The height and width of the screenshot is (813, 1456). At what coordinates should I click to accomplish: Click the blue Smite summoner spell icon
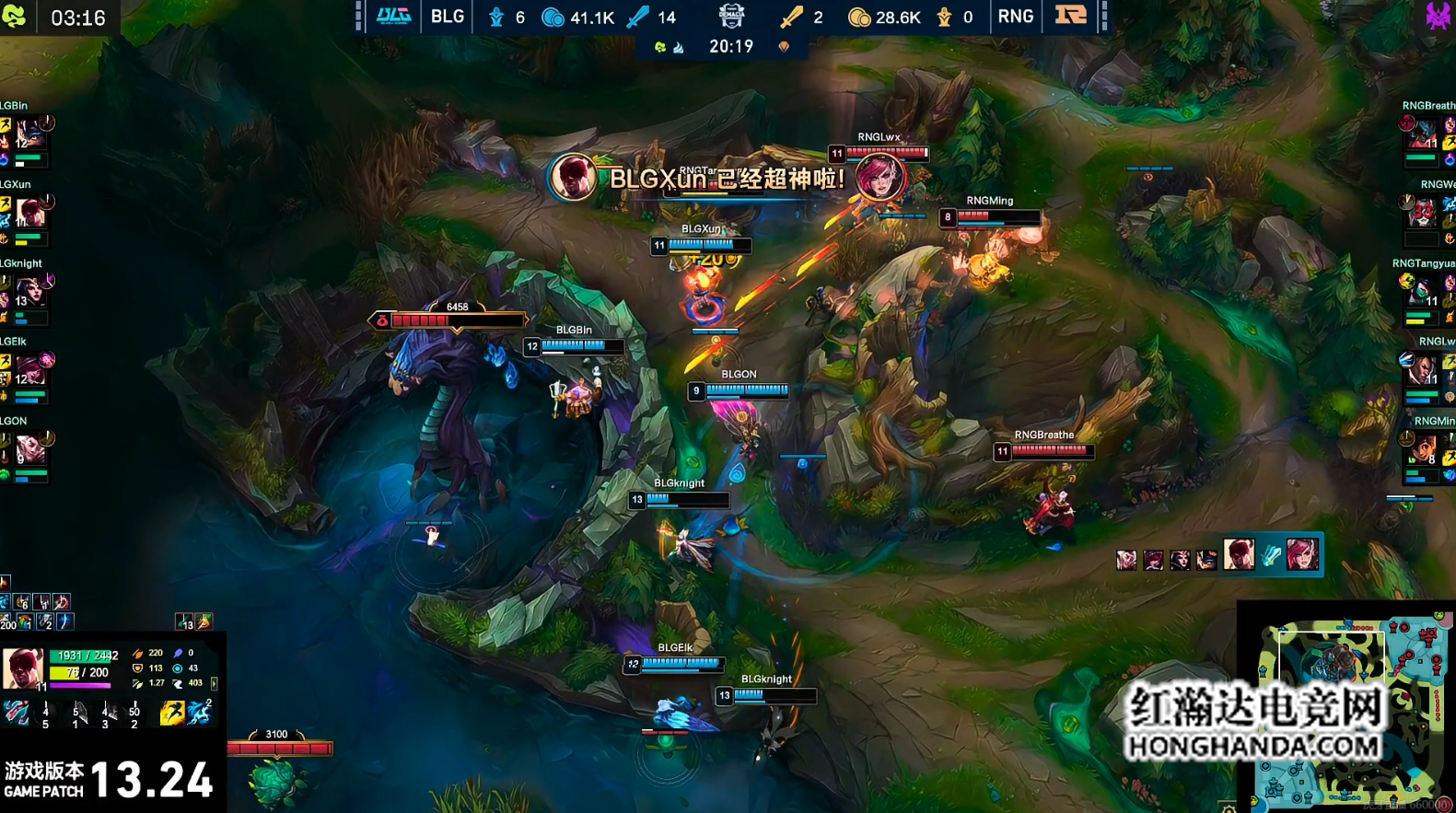(199, 713)
